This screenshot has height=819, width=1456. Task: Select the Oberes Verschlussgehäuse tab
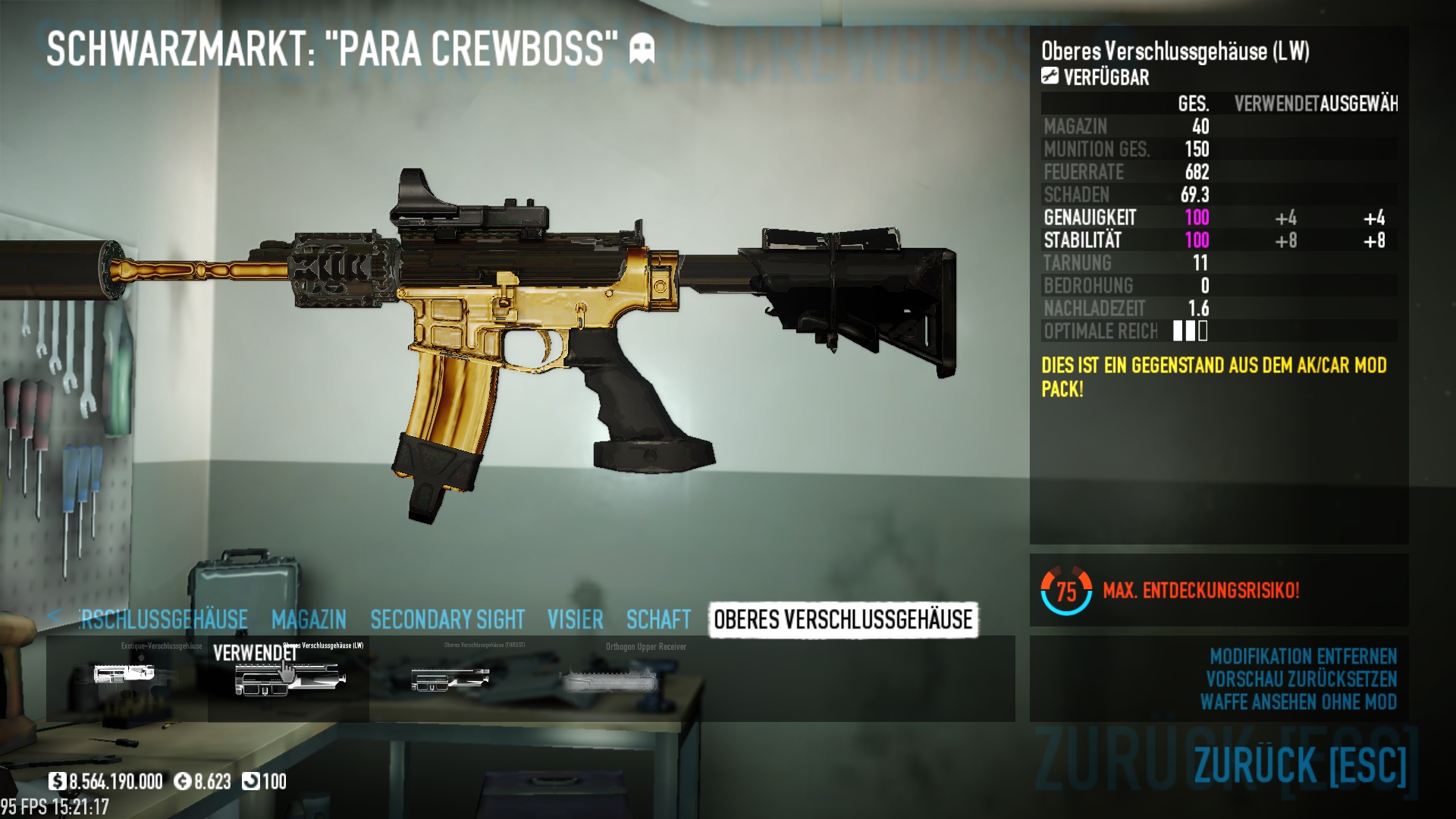point(843,620)
